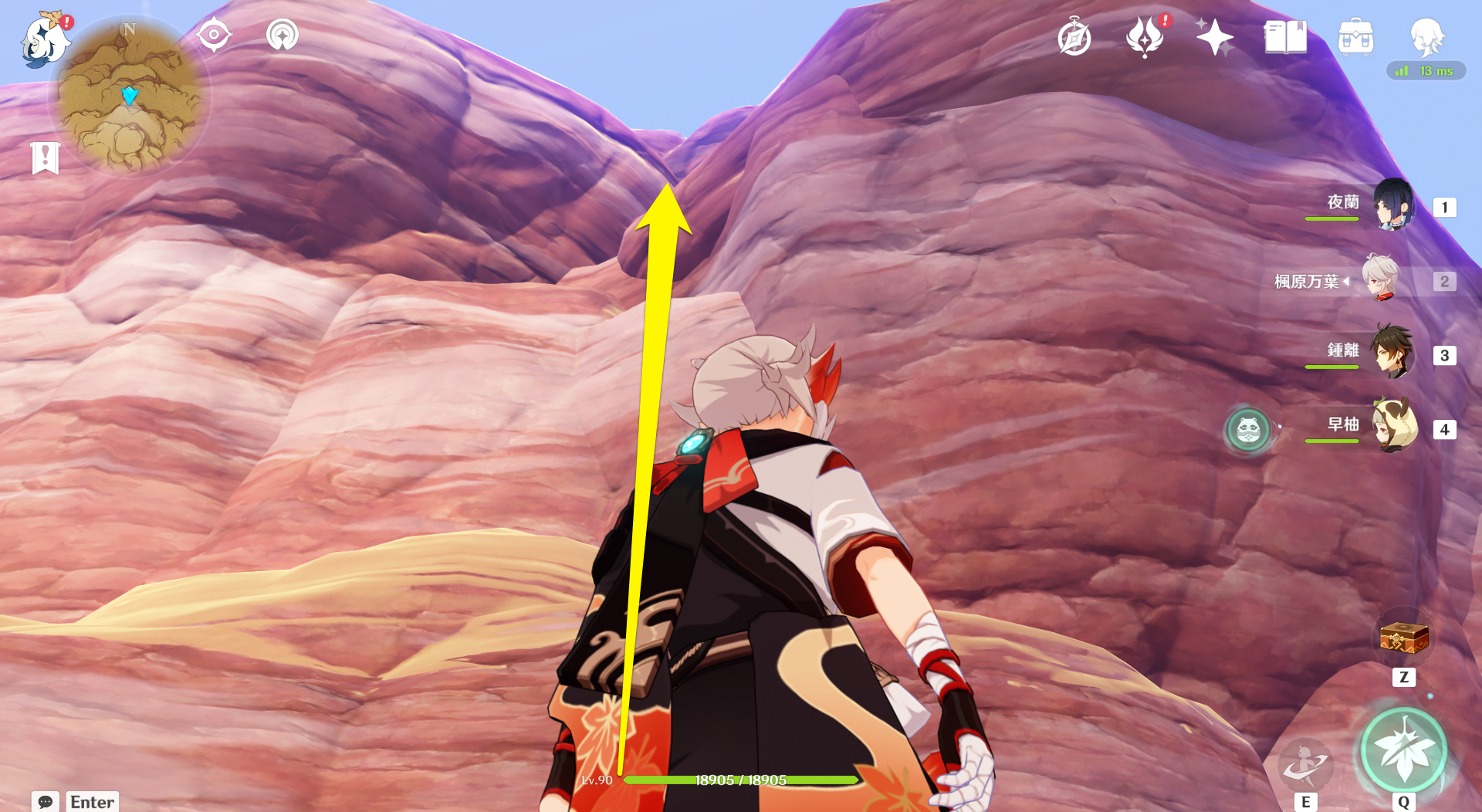Collapse party list via arrow beside 楓原万葉
The height and width of the screenshot is (812, 1482).
(1348, 282)
